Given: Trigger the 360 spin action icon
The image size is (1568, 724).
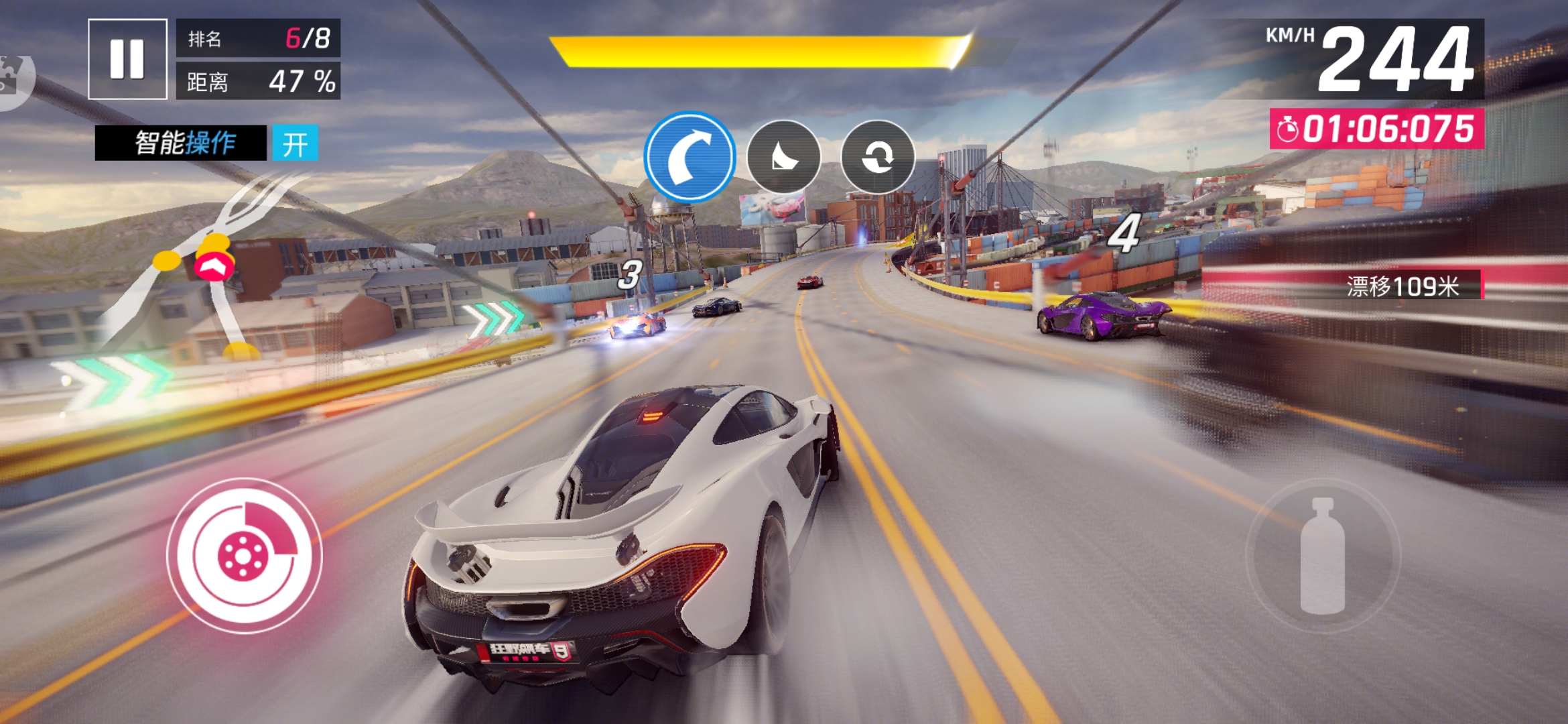Looking at the screenshot, I should (877, 157).
